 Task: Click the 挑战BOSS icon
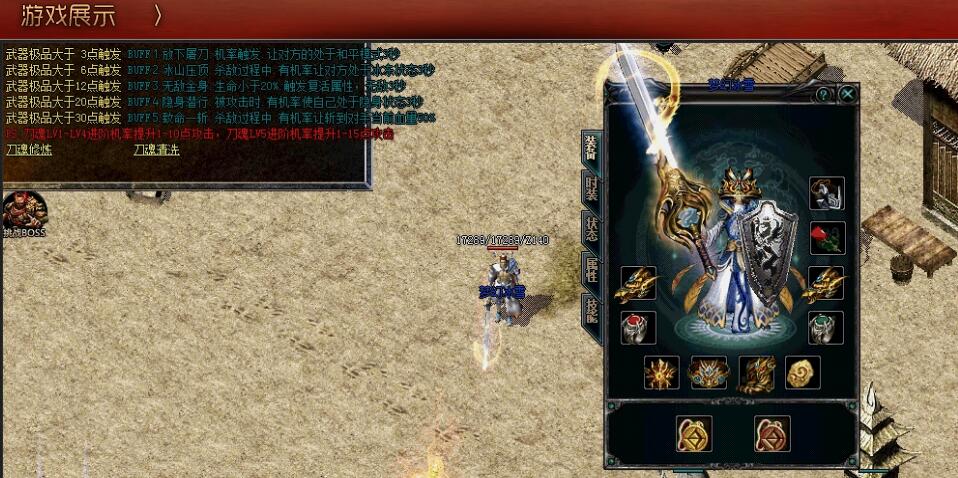pyautogui.click(x=24, y=210)
